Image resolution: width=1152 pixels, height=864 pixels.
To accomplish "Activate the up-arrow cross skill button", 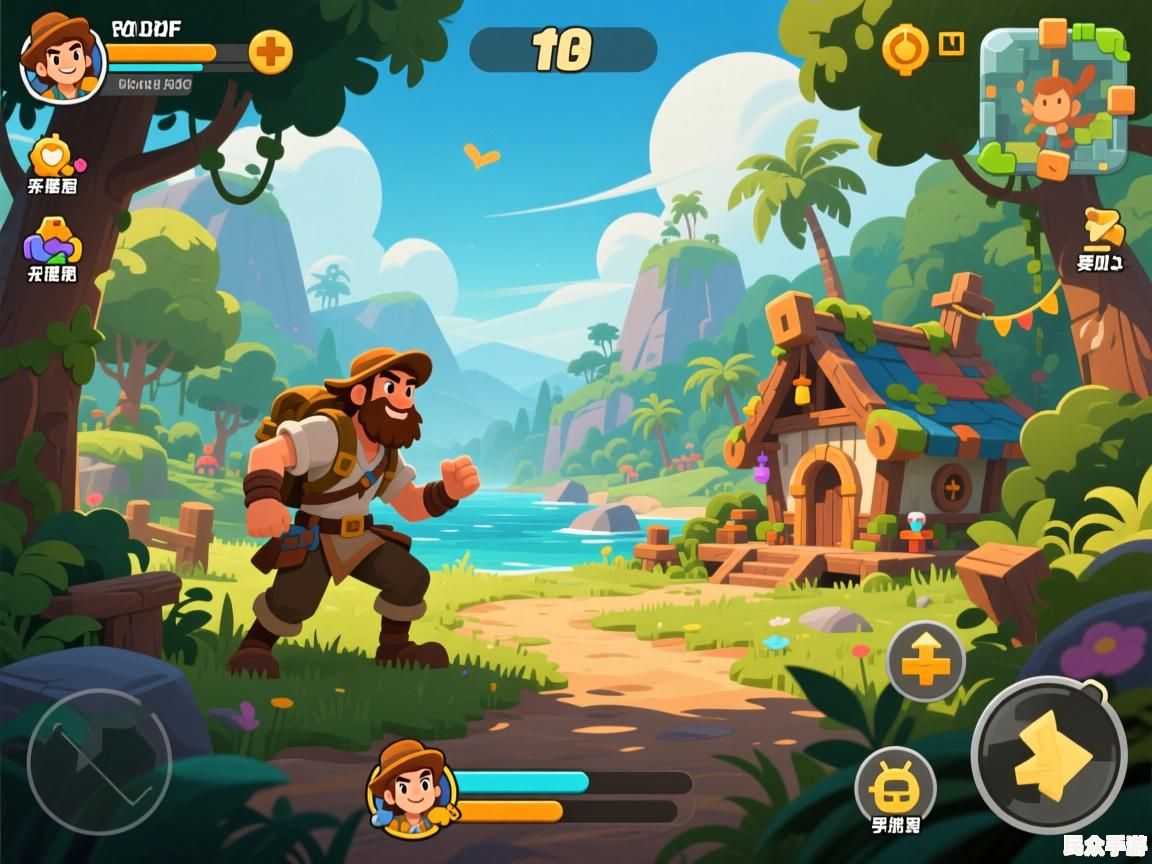I will [x=926, y=661].
